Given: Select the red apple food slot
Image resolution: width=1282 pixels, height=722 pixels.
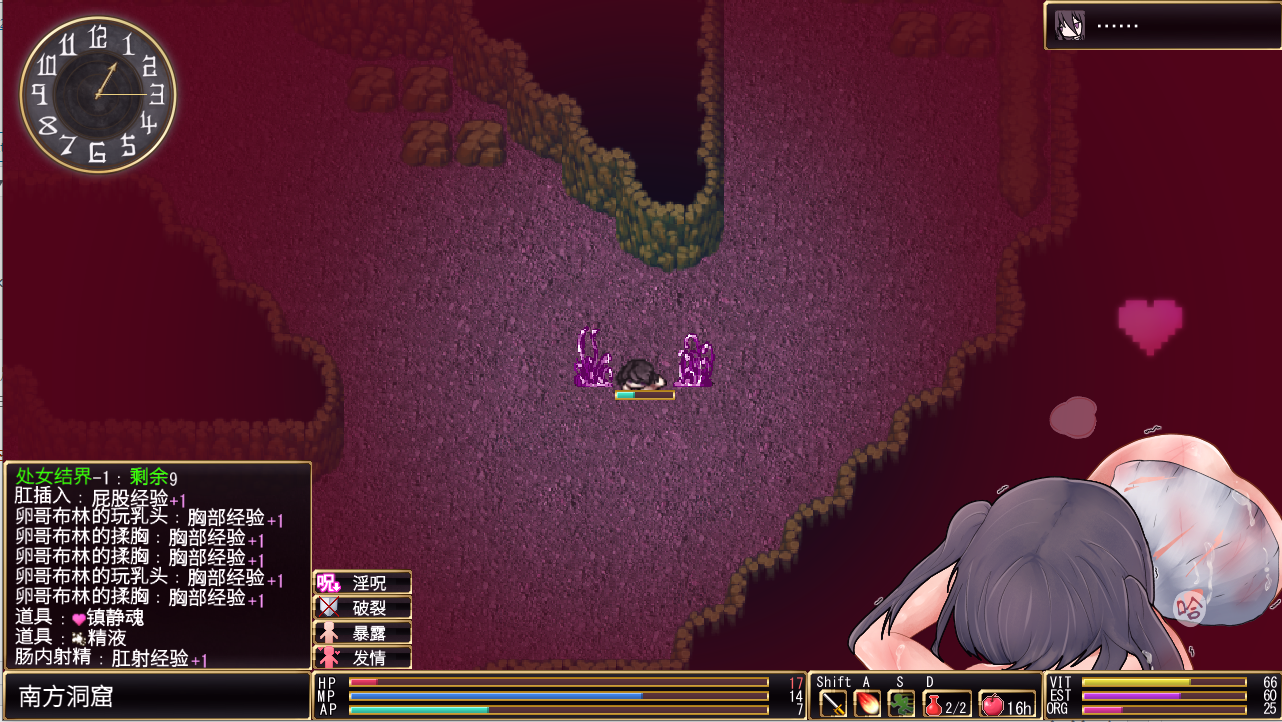Looking at the screenshot, I should pos(1006,704).
